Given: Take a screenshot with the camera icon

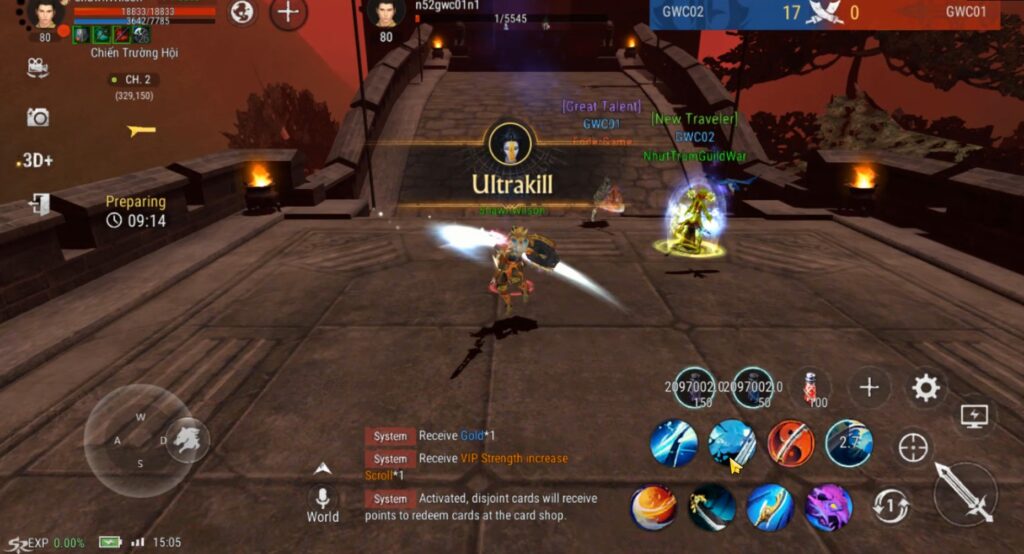Looking at the screenshot, I should 38,117.
